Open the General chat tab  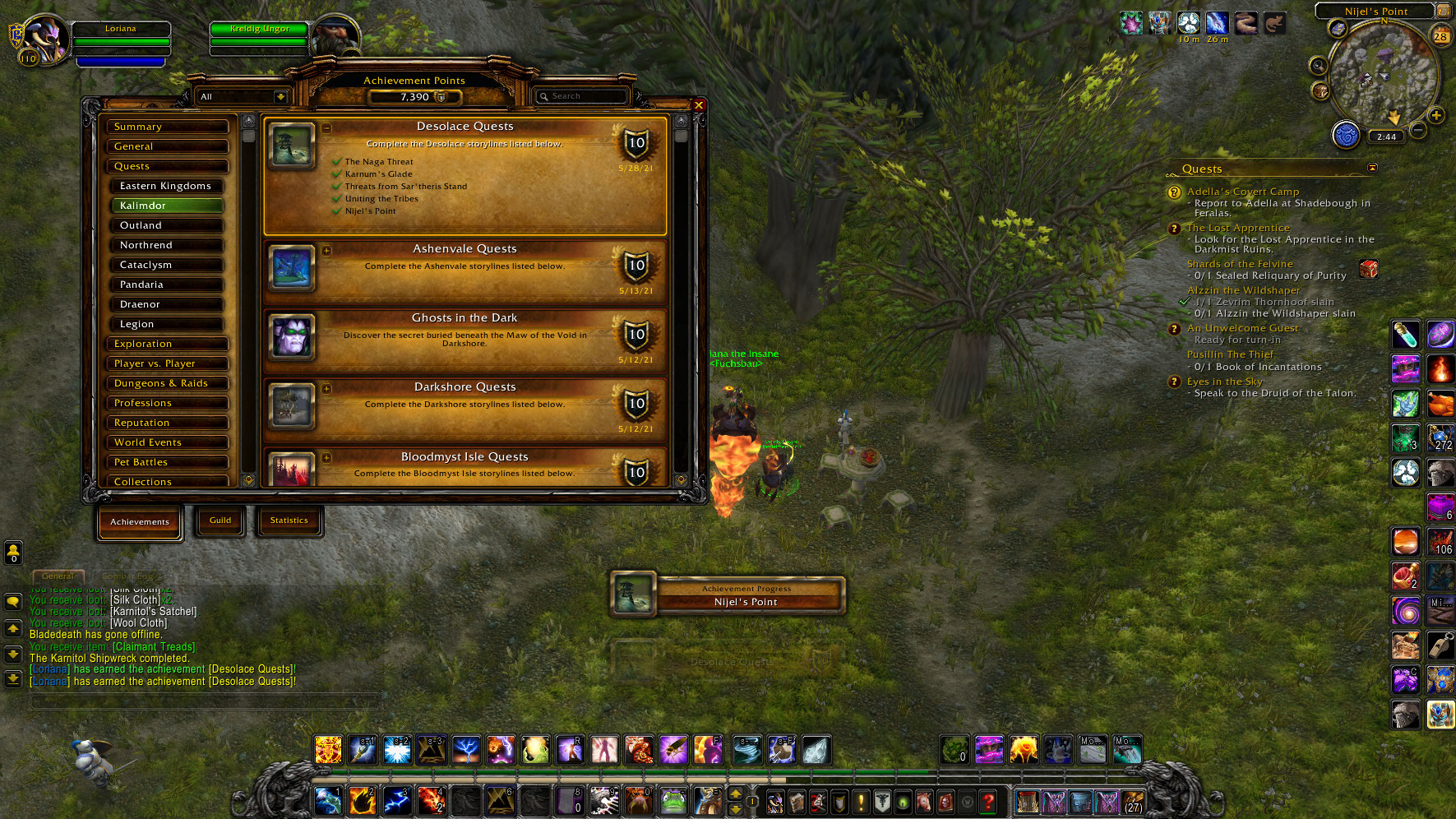tap(58, 576)
